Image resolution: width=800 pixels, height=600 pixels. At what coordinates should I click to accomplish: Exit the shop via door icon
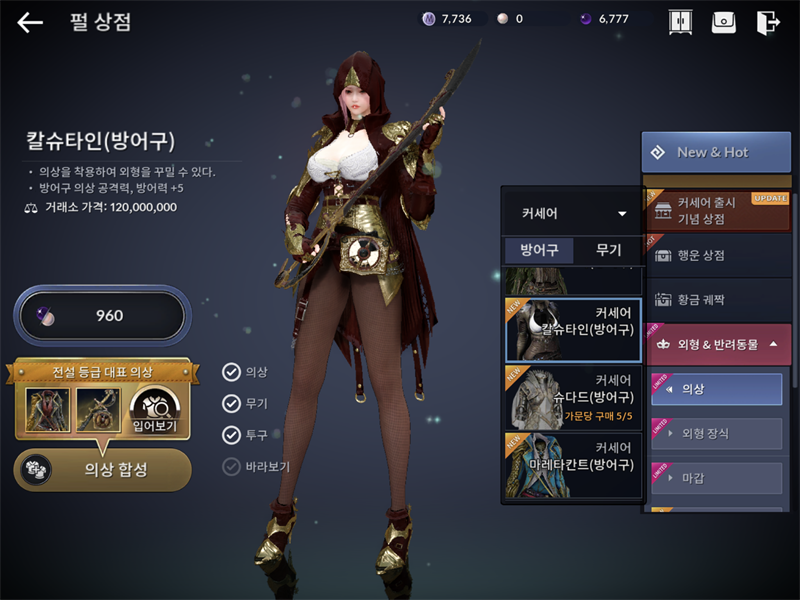pos(768,22)
